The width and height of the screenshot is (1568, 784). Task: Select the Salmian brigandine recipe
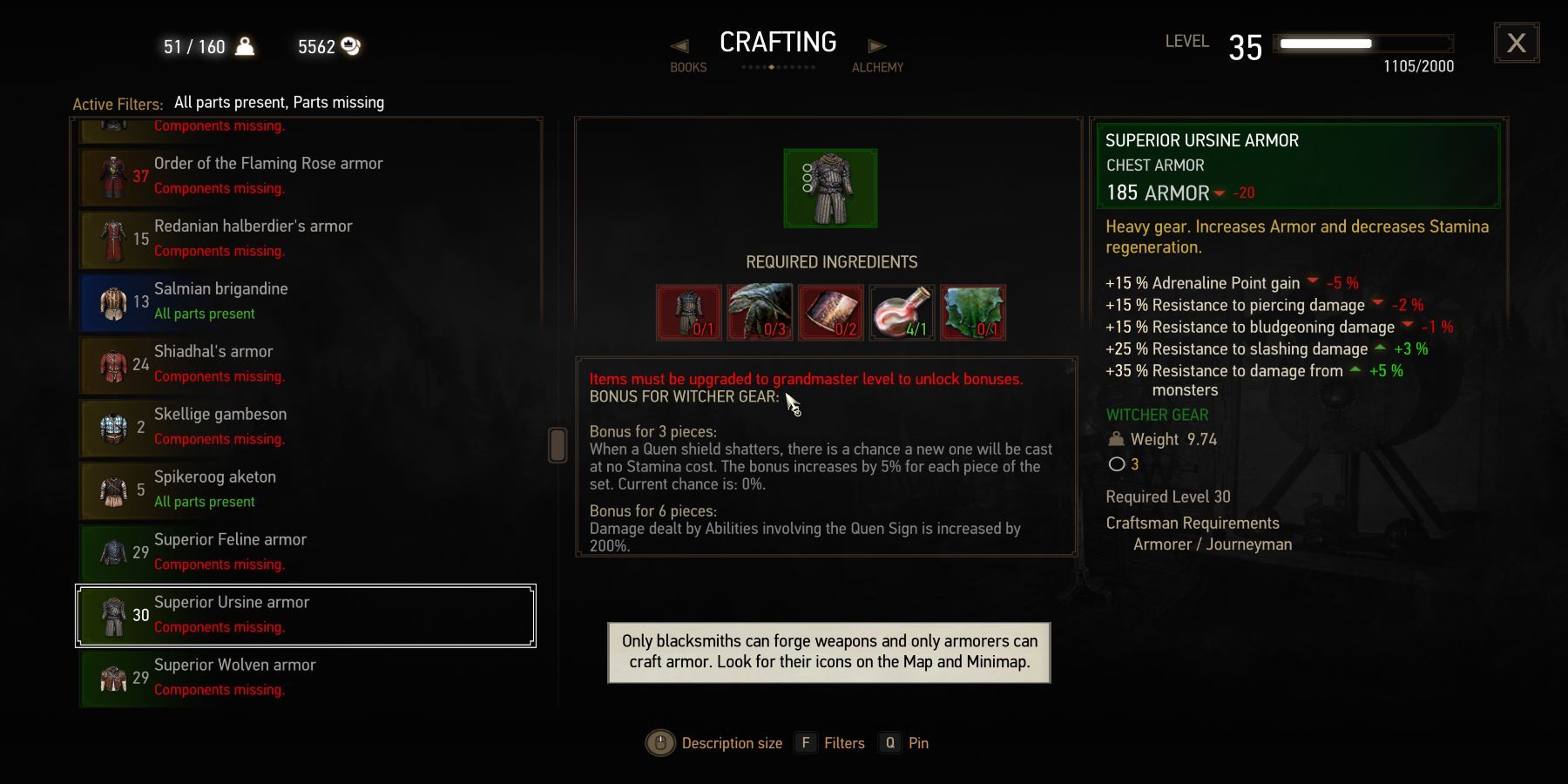[x=305, y=301]
